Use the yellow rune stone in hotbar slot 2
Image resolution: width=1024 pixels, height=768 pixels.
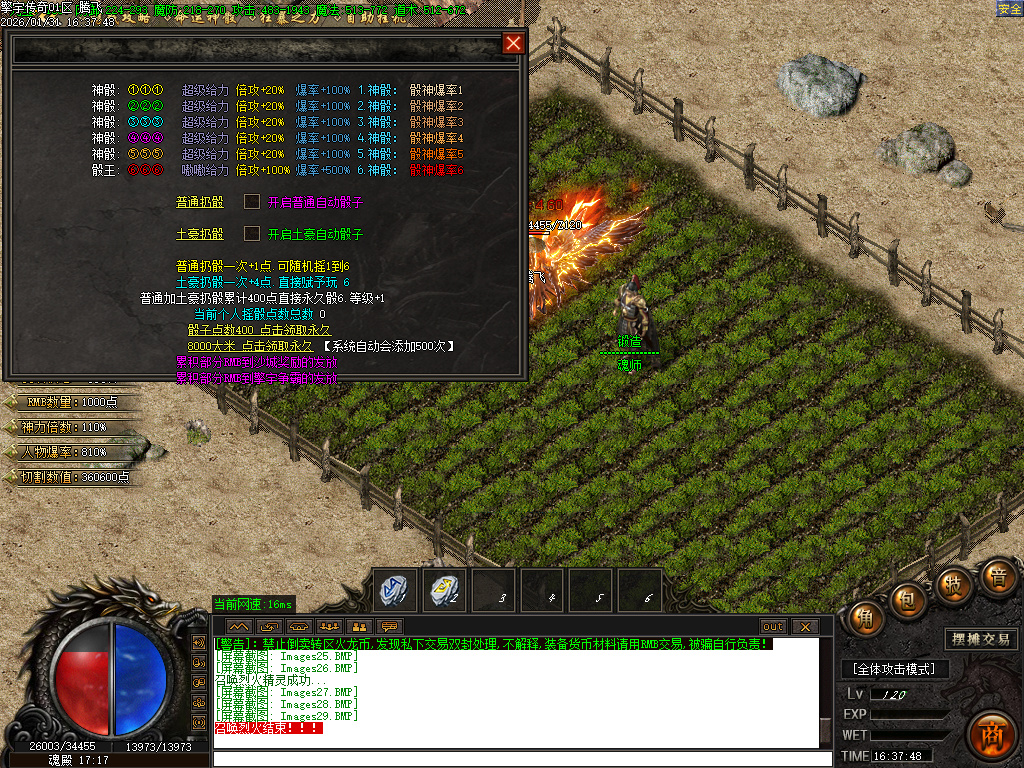point(443,590)
